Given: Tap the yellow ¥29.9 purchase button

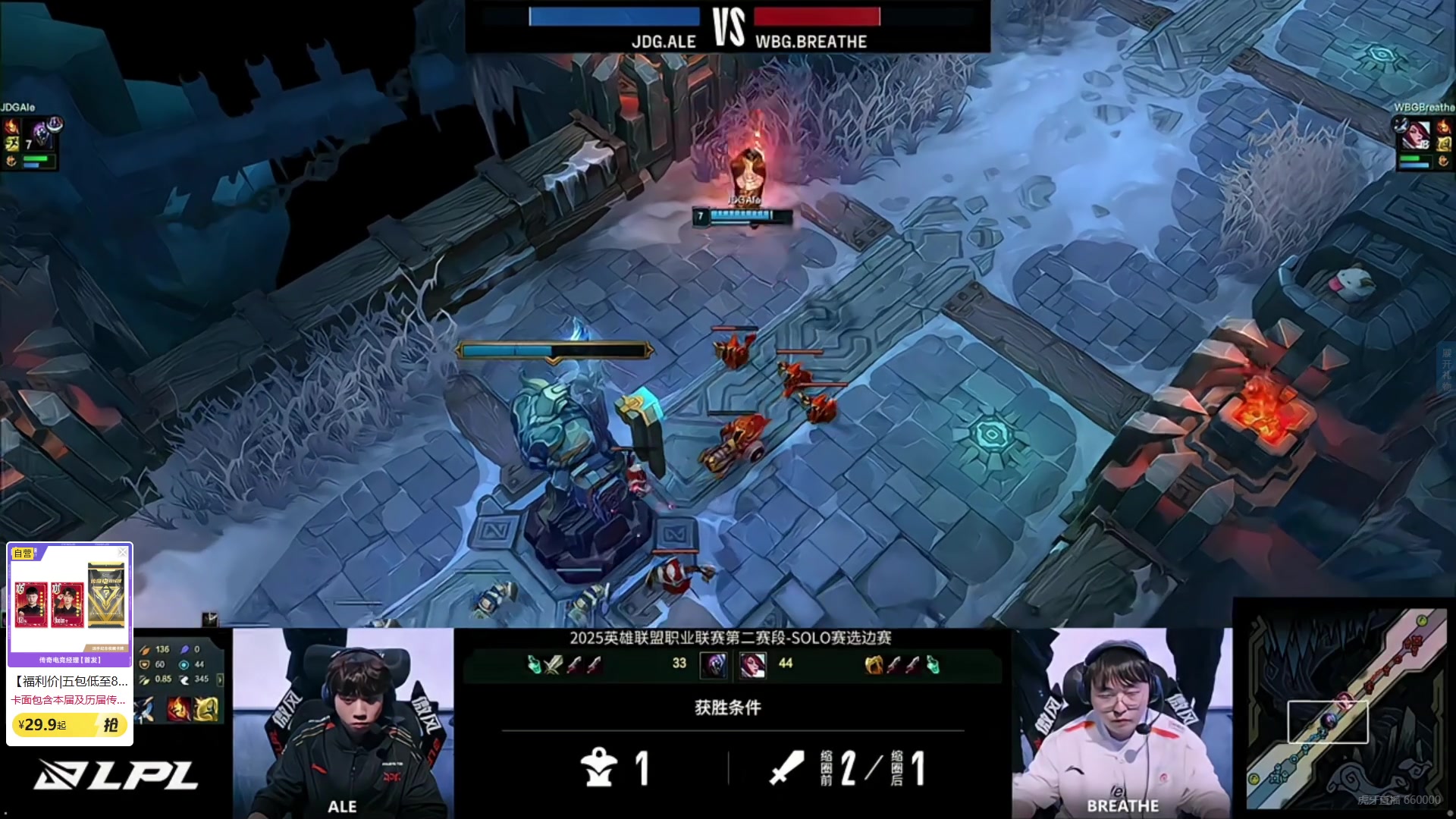Looking at the screenshot, I should pyautogui.click(x=69, y=725).
